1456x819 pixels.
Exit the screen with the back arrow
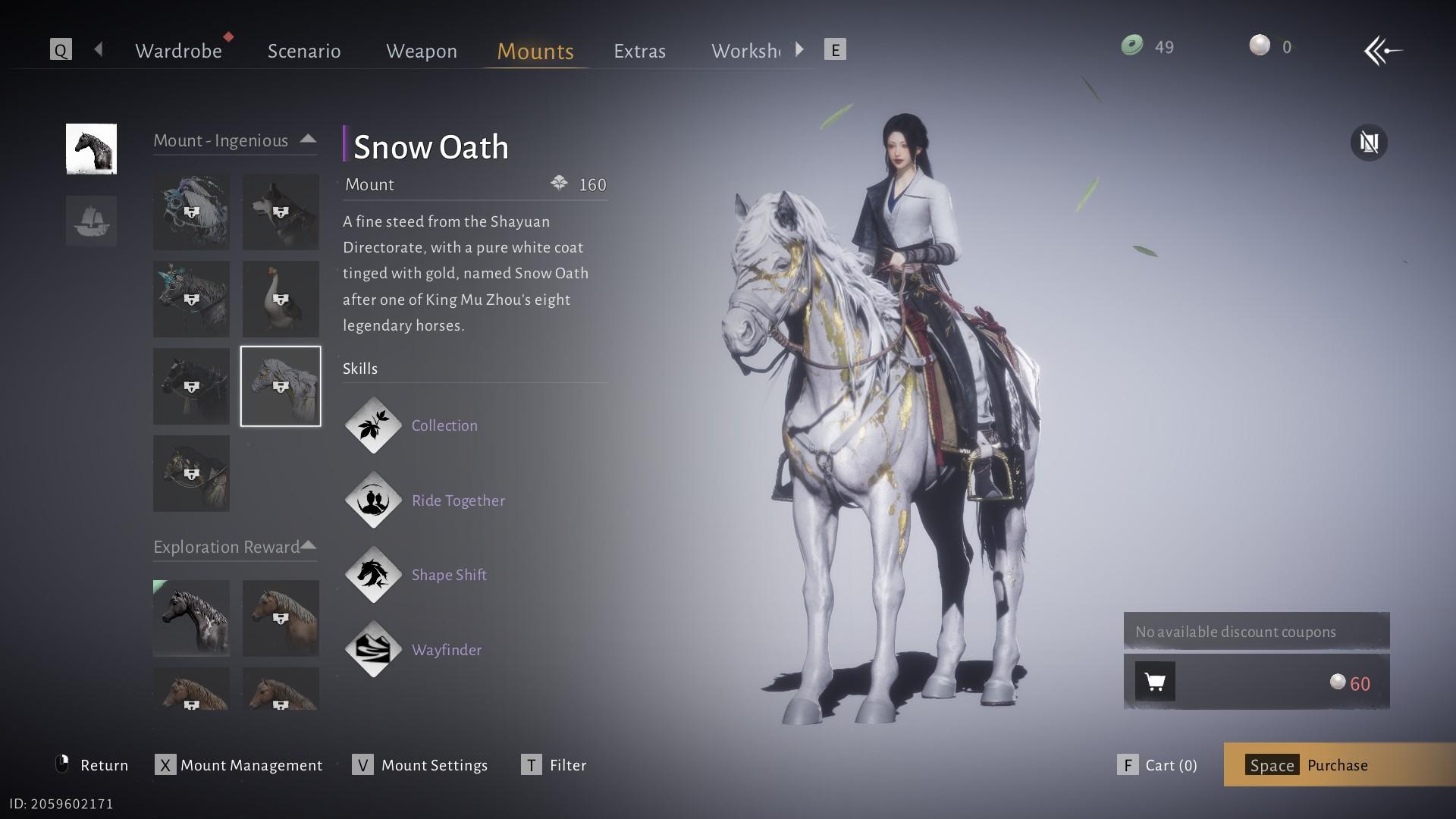[1382, 51]
